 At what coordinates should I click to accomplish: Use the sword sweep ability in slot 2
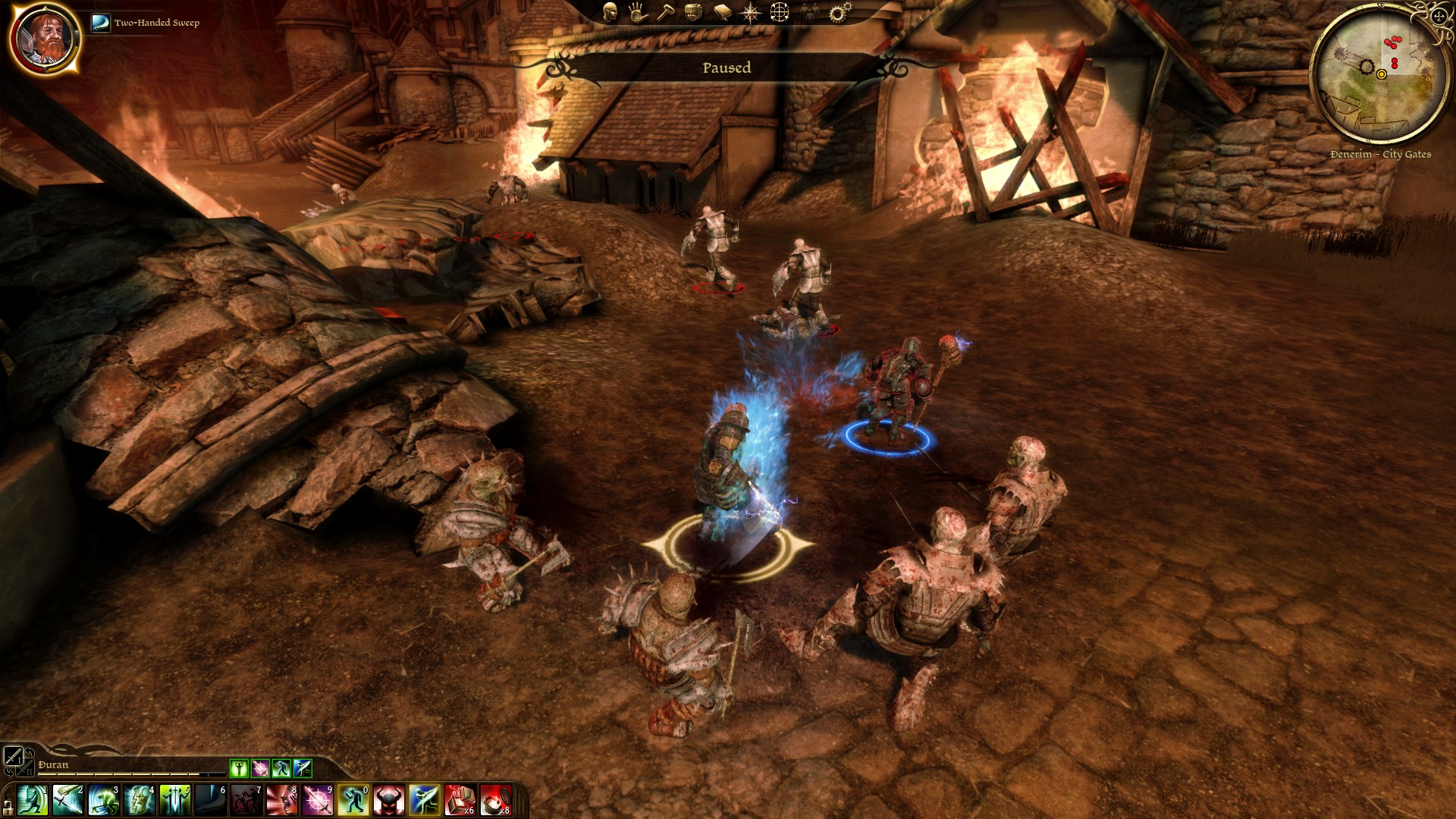(x=67, y=801)
